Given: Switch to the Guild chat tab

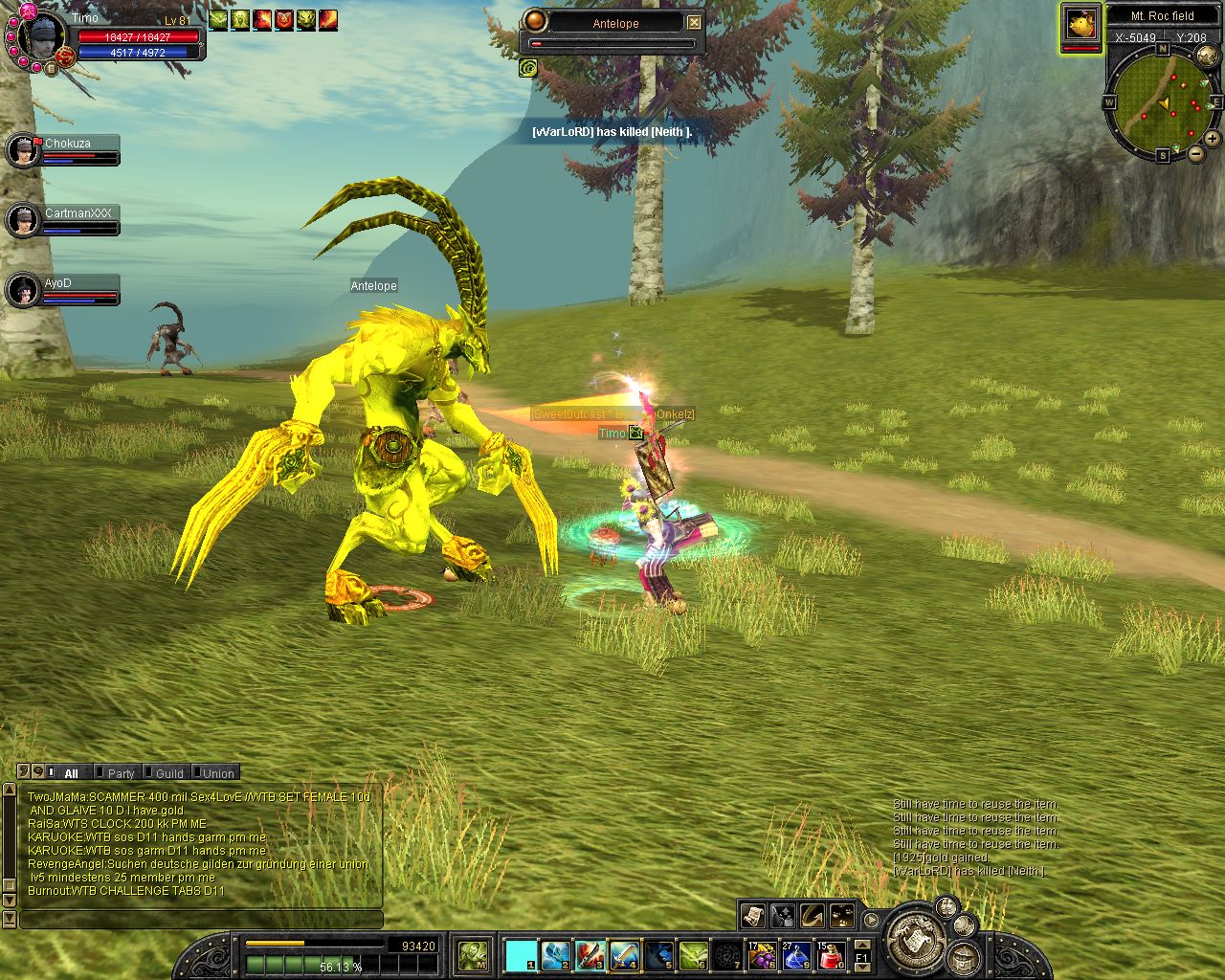Looking at the screenshot, I should [x=168, y=773].
